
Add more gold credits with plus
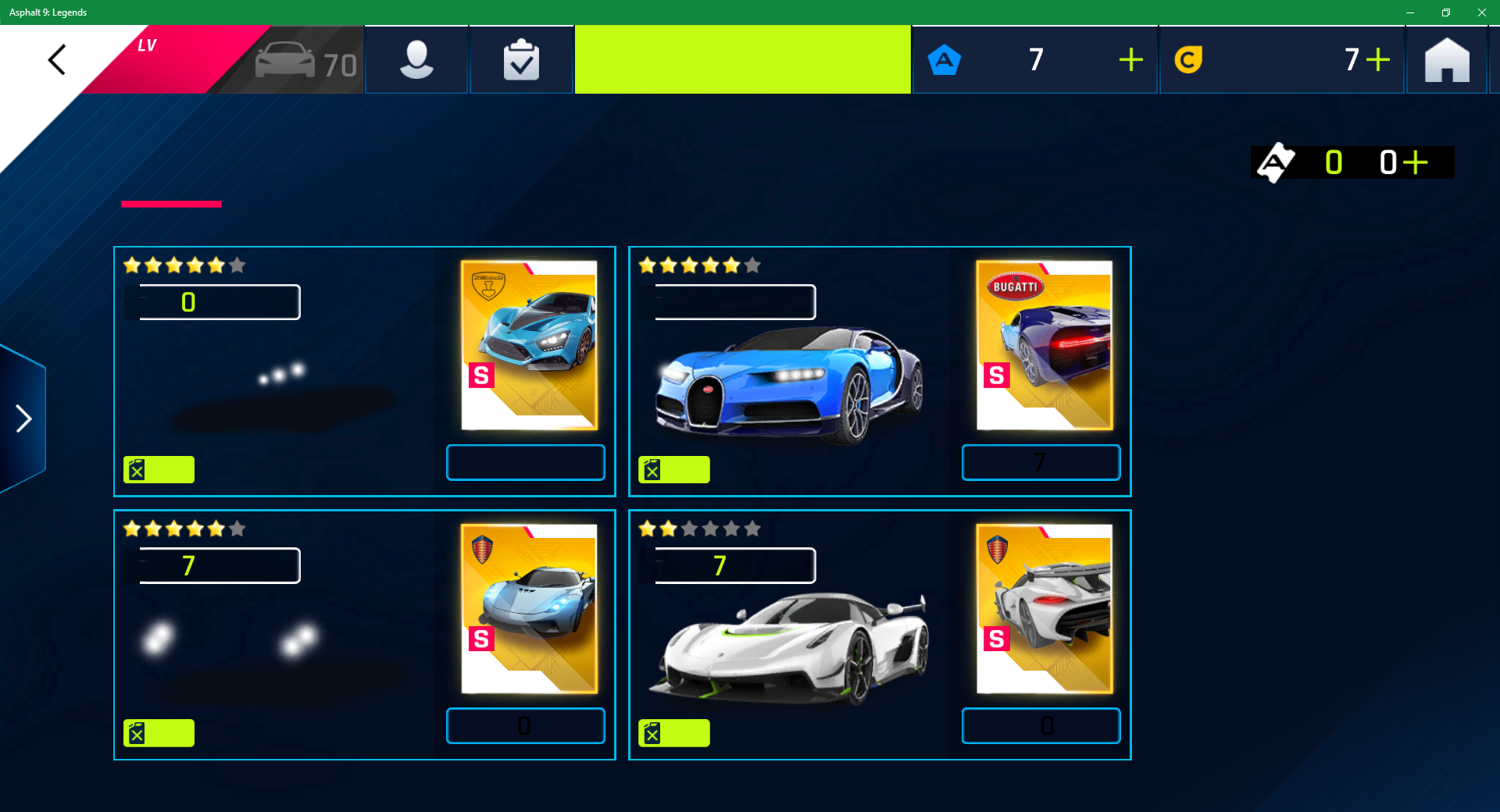tap(1378, 60)
